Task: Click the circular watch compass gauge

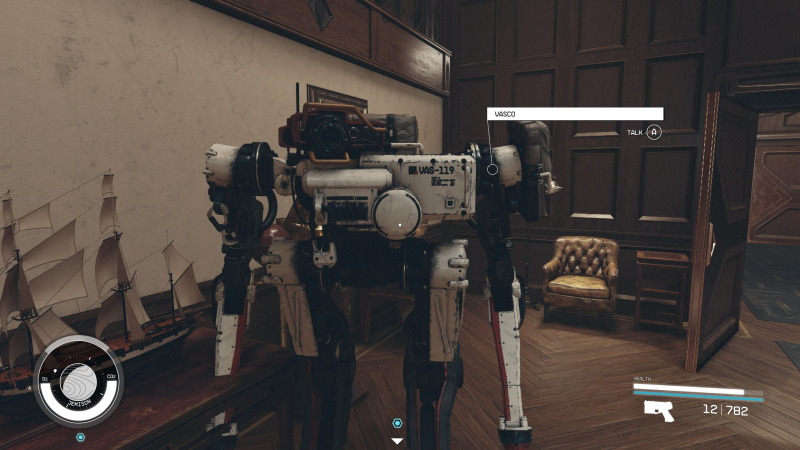Action: [78, 381]
